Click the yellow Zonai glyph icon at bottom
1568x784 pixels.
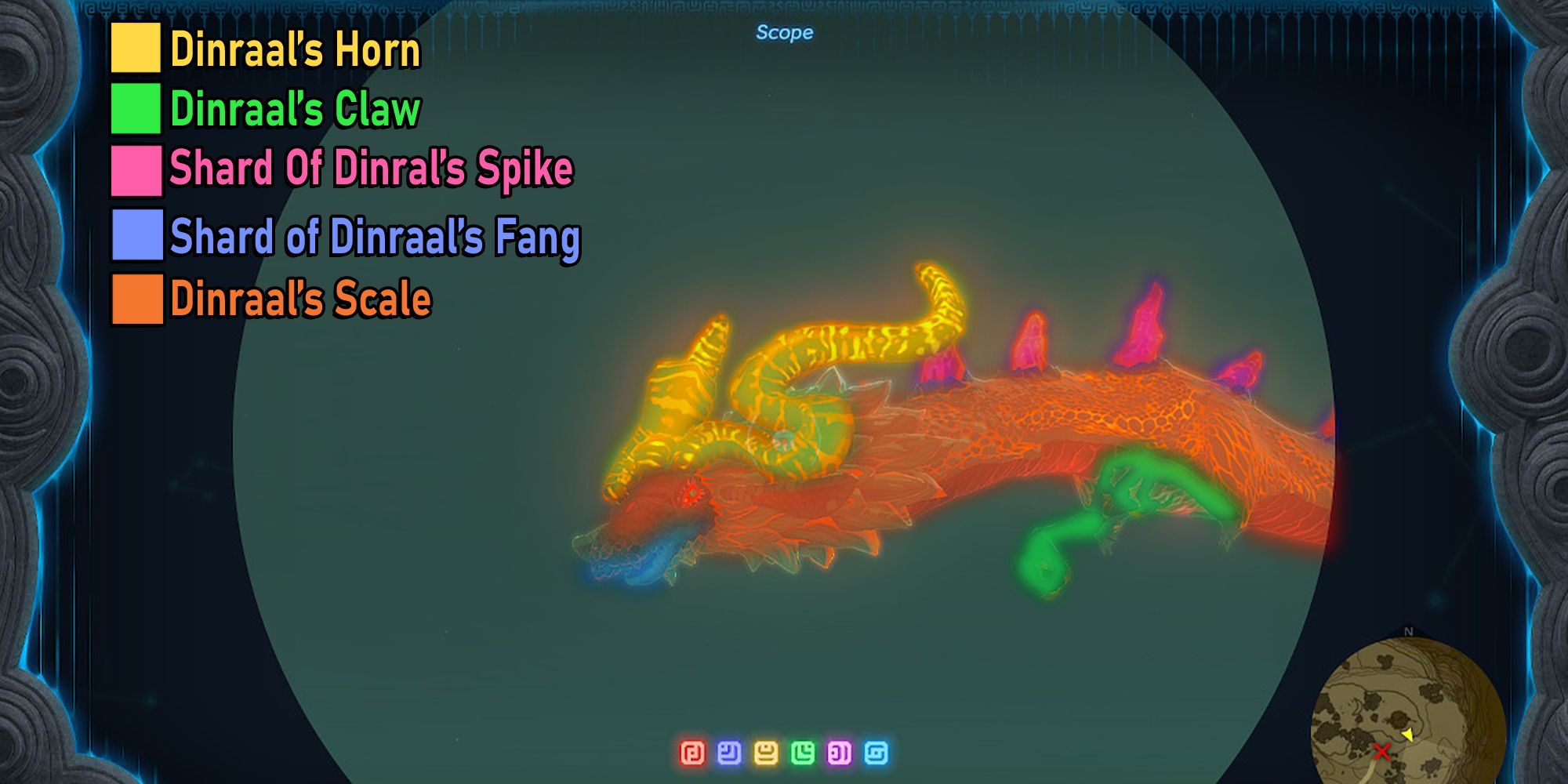(764, 753)
